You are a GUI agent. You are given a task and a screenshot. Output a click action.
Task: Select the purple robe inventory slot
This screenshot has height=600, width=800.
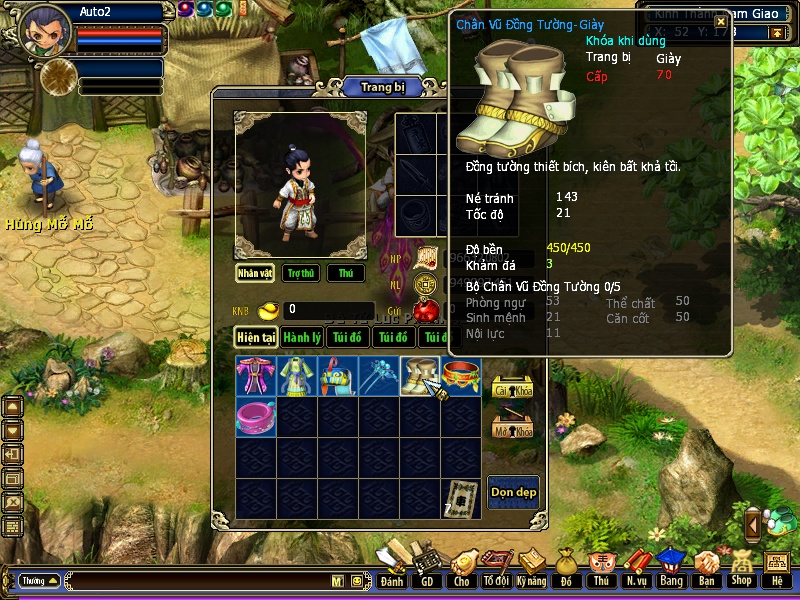click(x=255, y=376)
